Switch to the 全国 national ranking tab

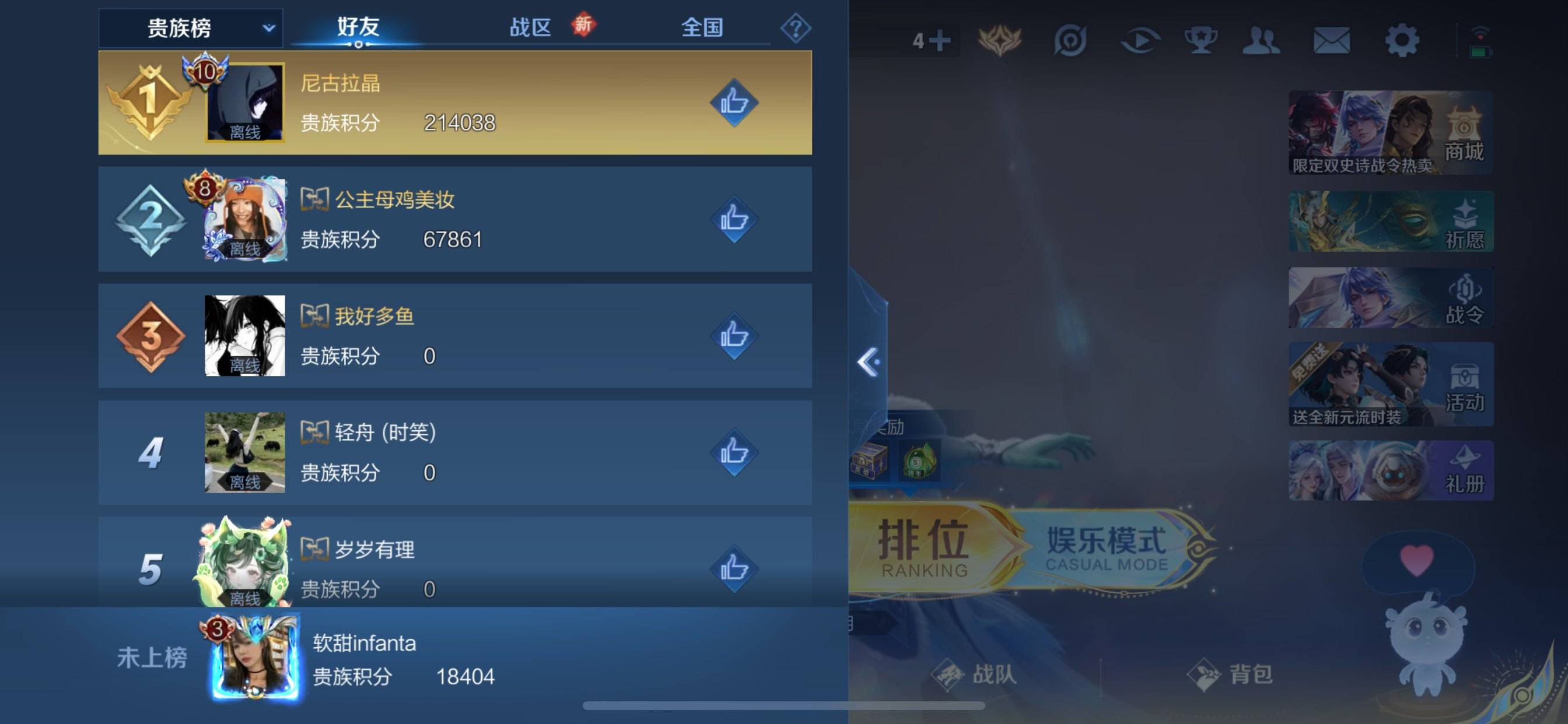tap(703, 27)
